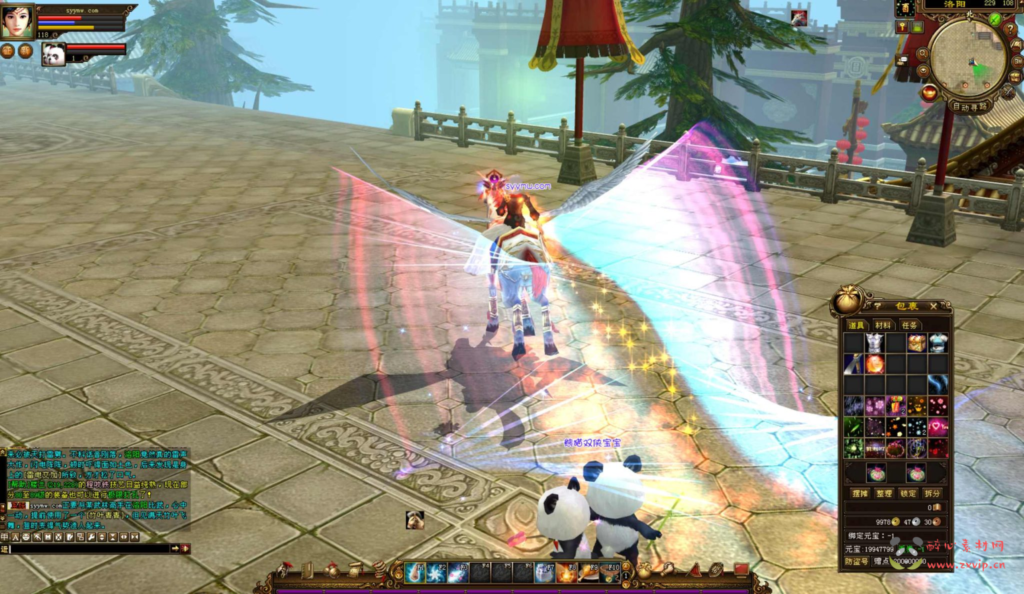The height and width of the screenshot is (594, 1024).
Task: Click the panda pet portrait
Action: 54,54
